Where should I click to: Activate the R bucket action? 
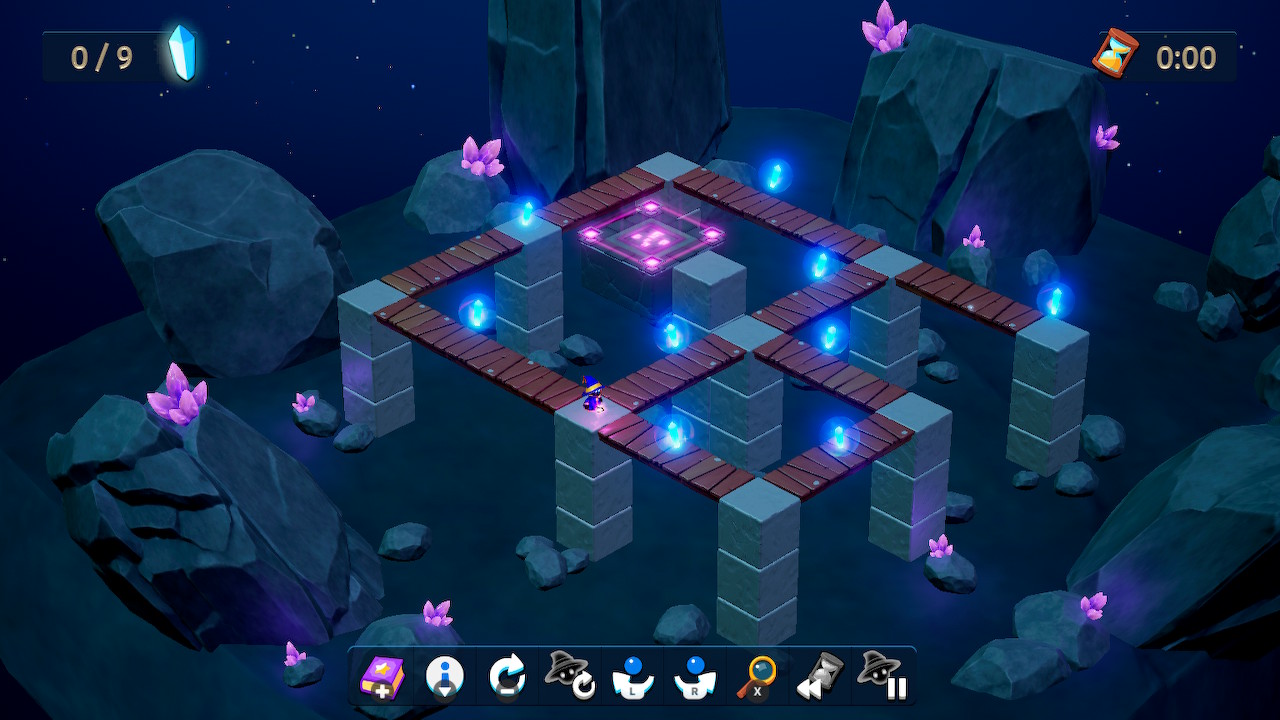coord(694,677)
